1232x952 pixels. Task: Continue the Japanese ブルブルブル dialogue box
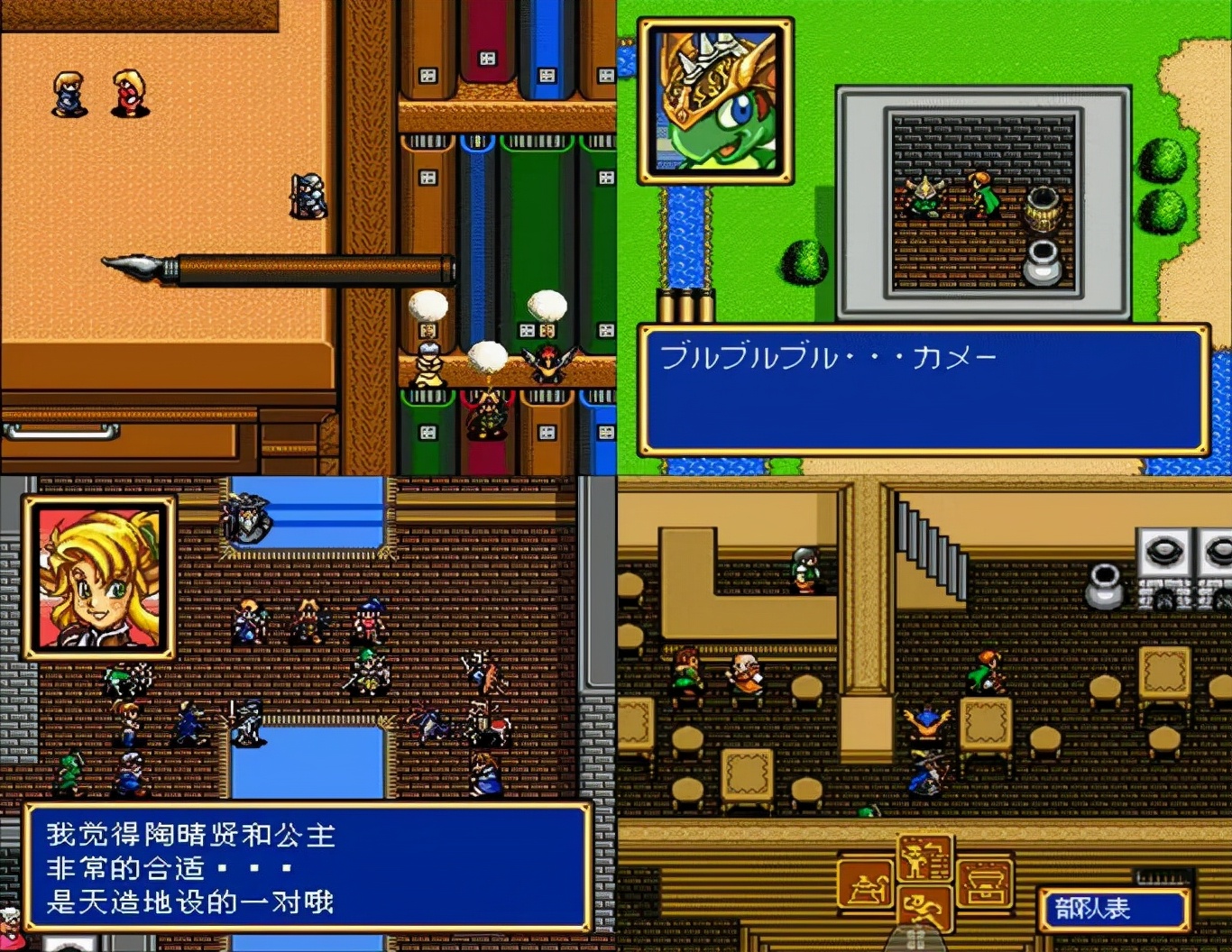point(924,389)
